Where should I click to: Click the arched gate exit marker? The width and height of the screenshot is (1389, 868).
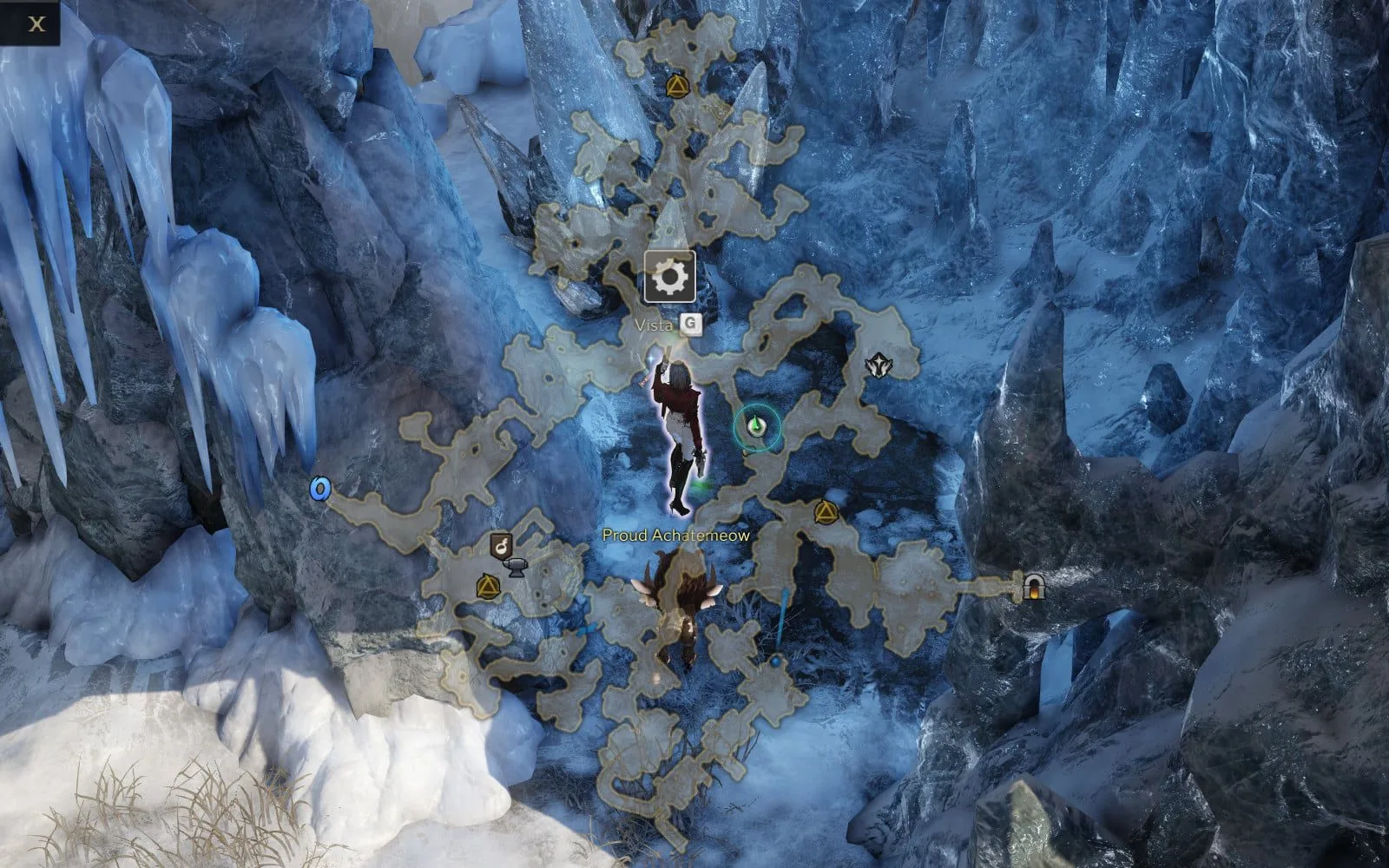1033,588
